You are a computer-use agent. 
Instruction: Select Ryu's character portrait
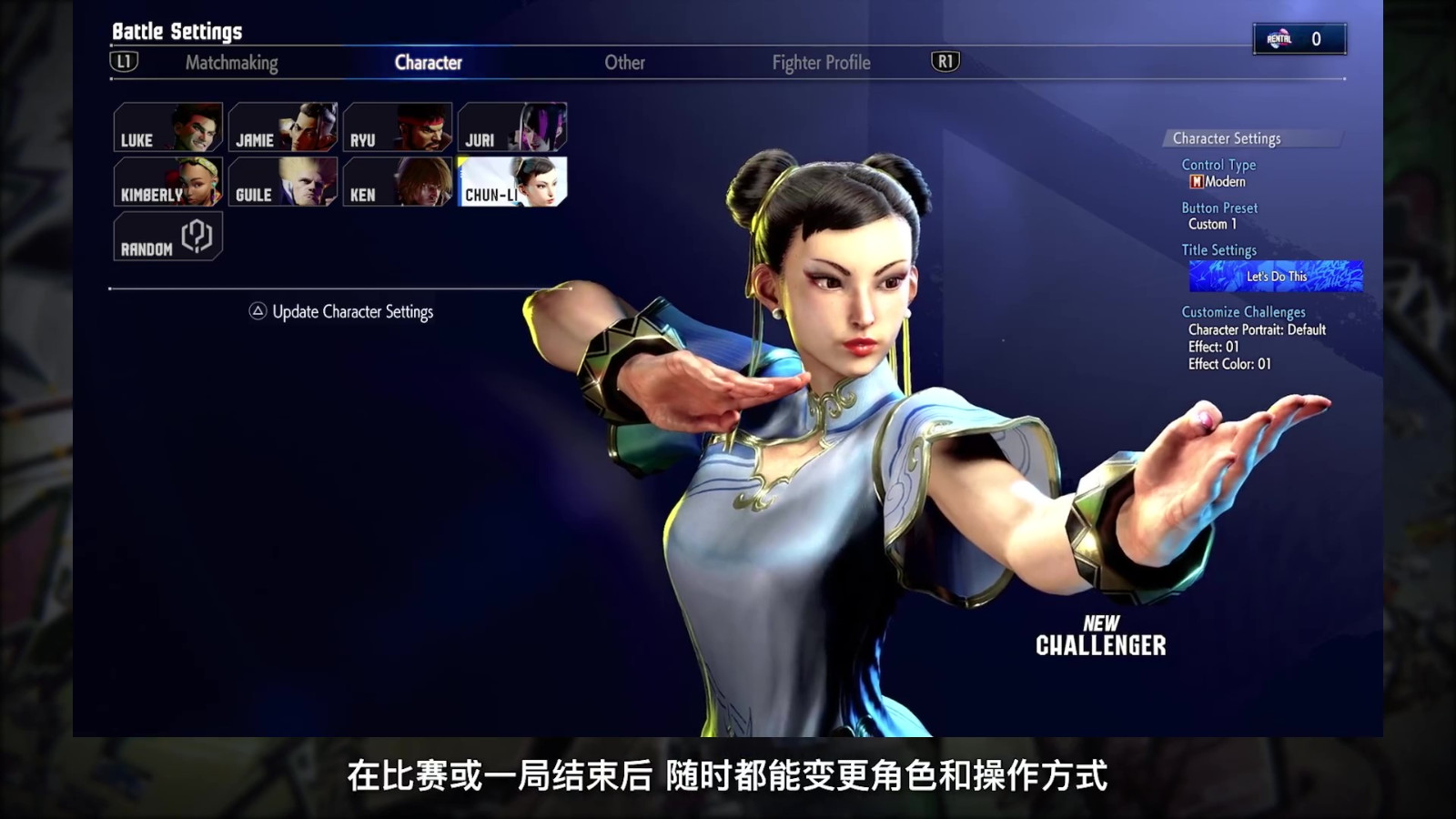point(399,127)
